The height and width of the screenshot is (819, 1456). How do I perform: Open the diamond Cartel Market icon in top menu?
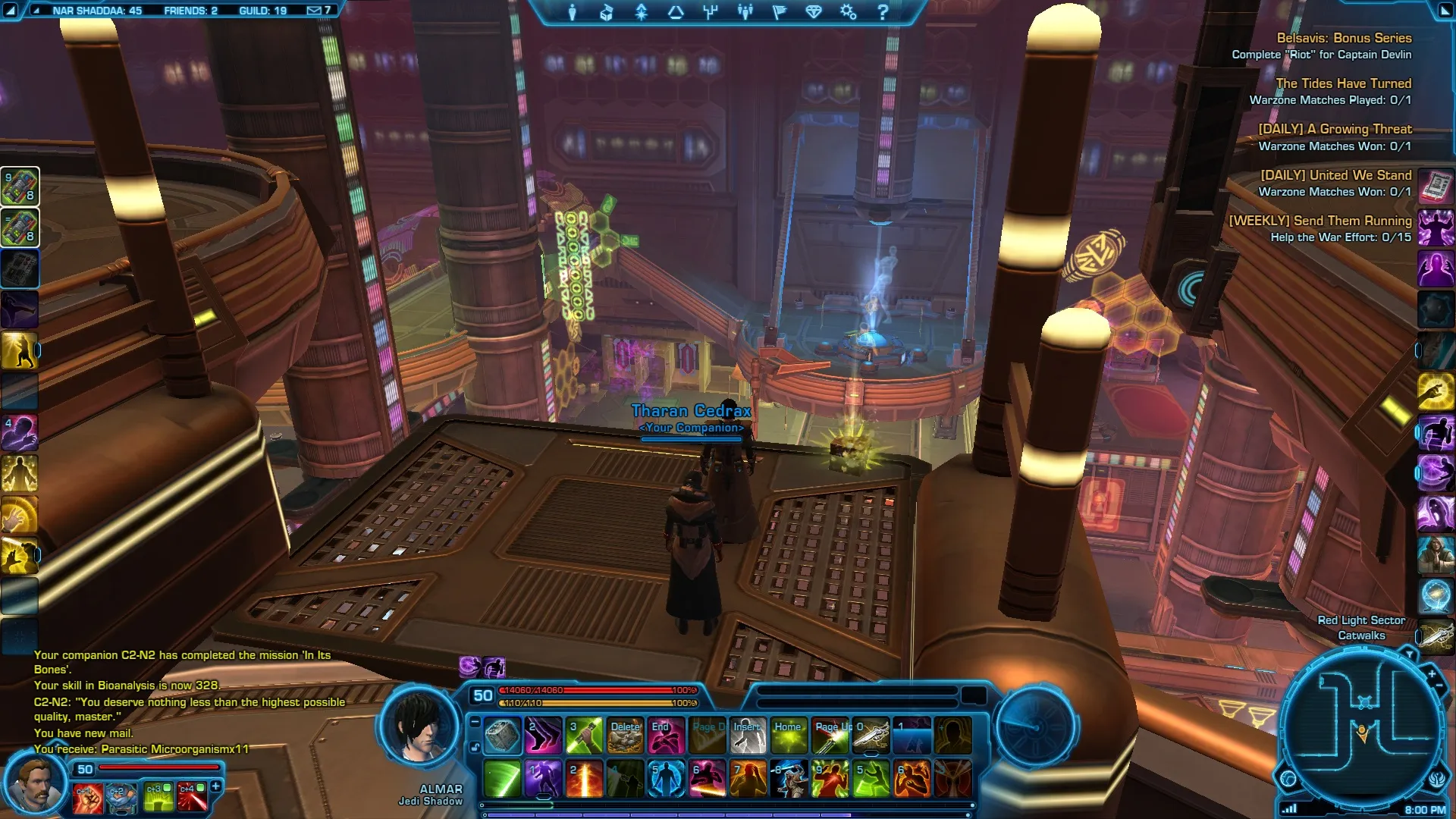click(x=814, y=12)
